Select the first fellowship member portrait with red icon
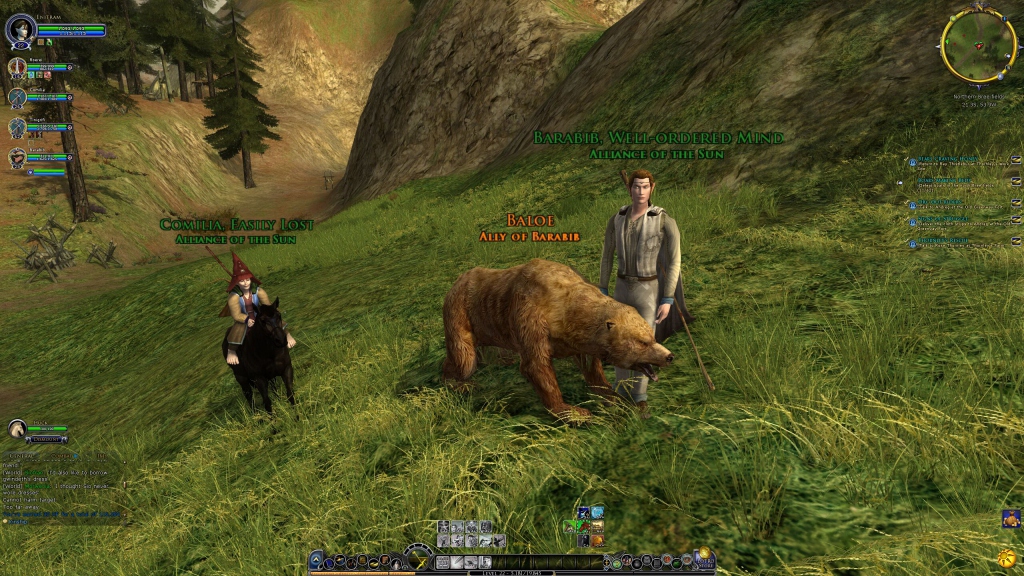Viewport: 1024px width, 576px height. pyautogui.click(x=17, y=67)
